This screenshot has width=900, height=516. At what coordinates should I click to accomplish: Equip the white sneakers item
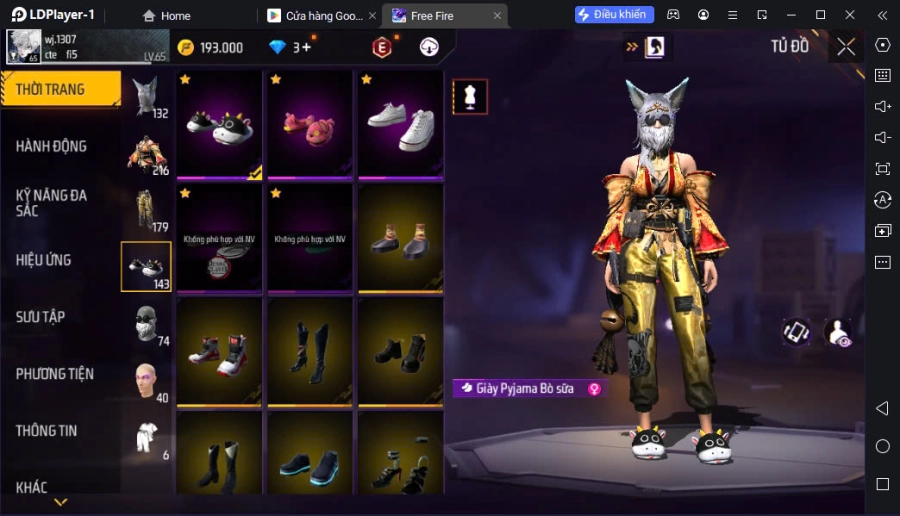pyautogui.click(x=400, y=123)
